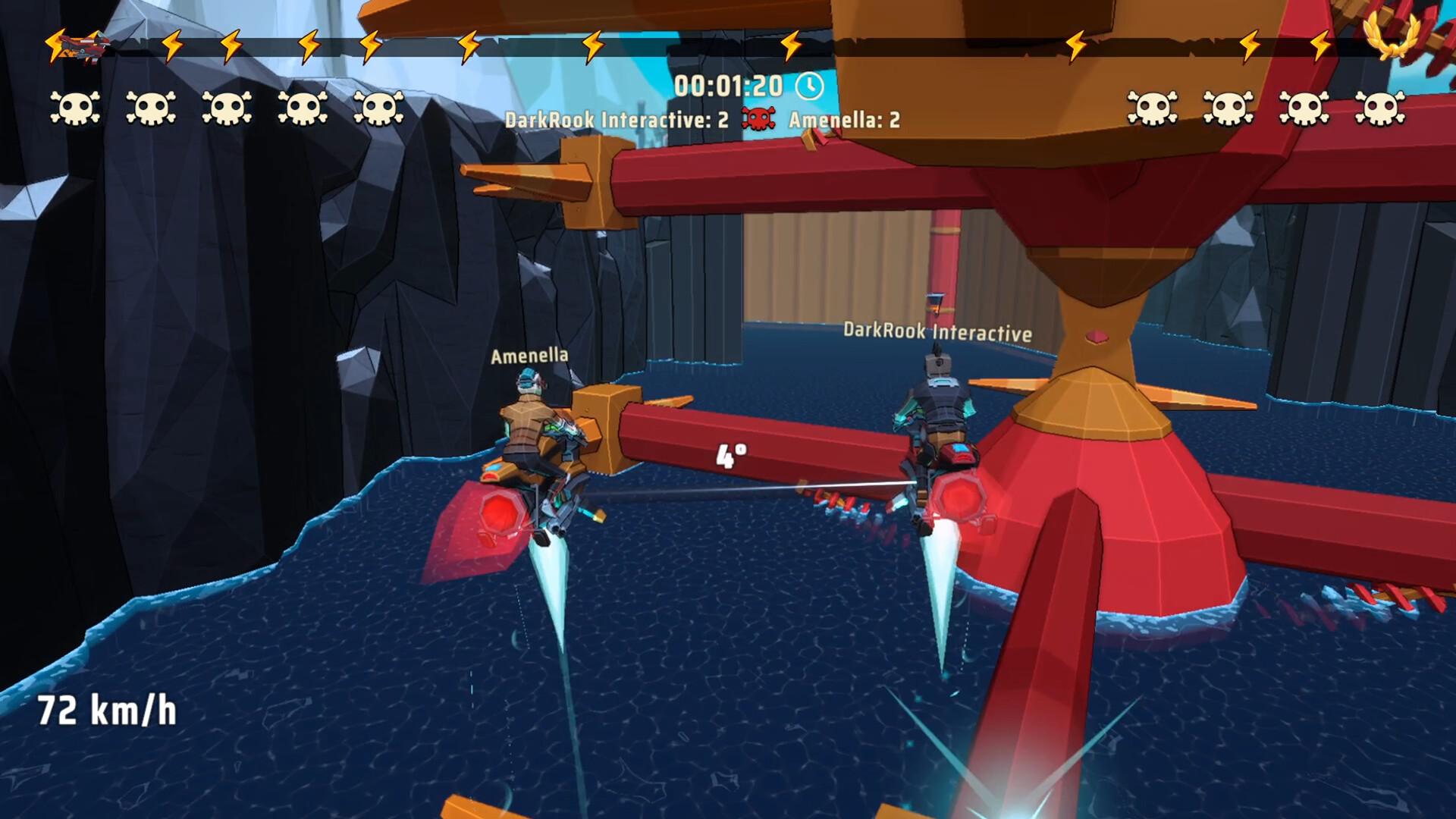Click the 00:01:20 match timer display
This screenshot has height=819, width=1456.
(x=730, y=86)
